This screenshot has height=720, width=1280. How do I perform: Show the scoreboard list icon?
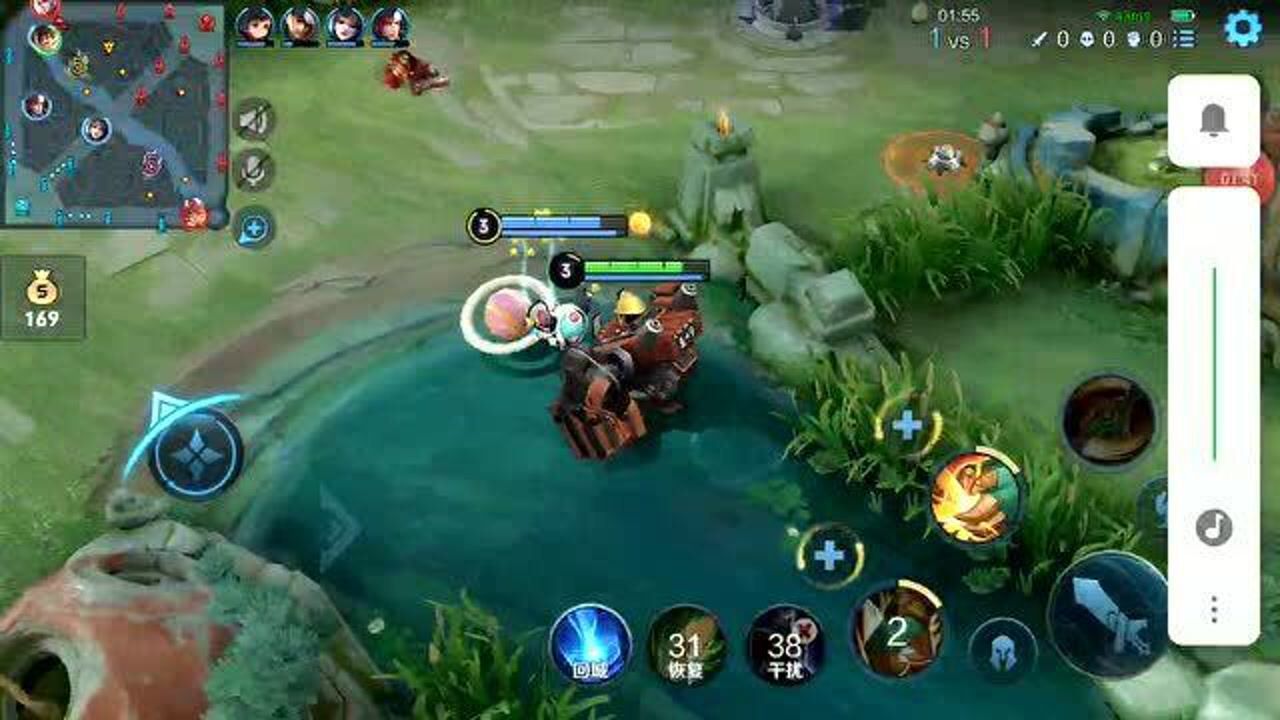pyautogui.click(x=1184, y=39)
